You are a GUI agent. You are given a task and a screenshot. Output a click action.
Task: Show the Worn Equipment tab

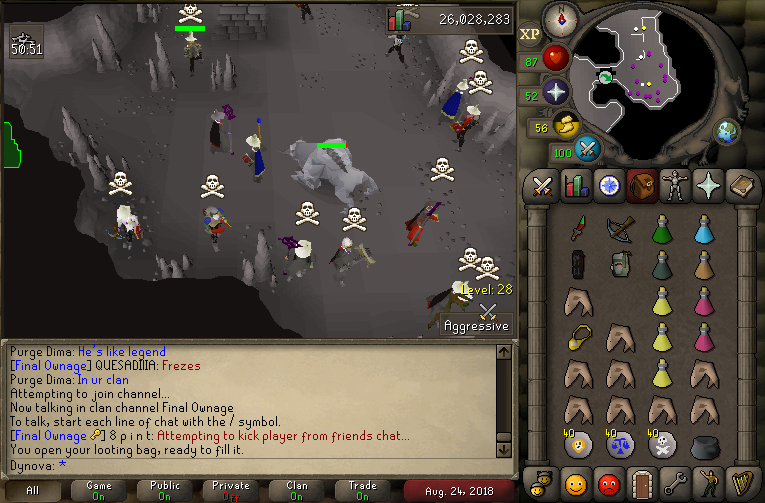[x=674, y=186]
